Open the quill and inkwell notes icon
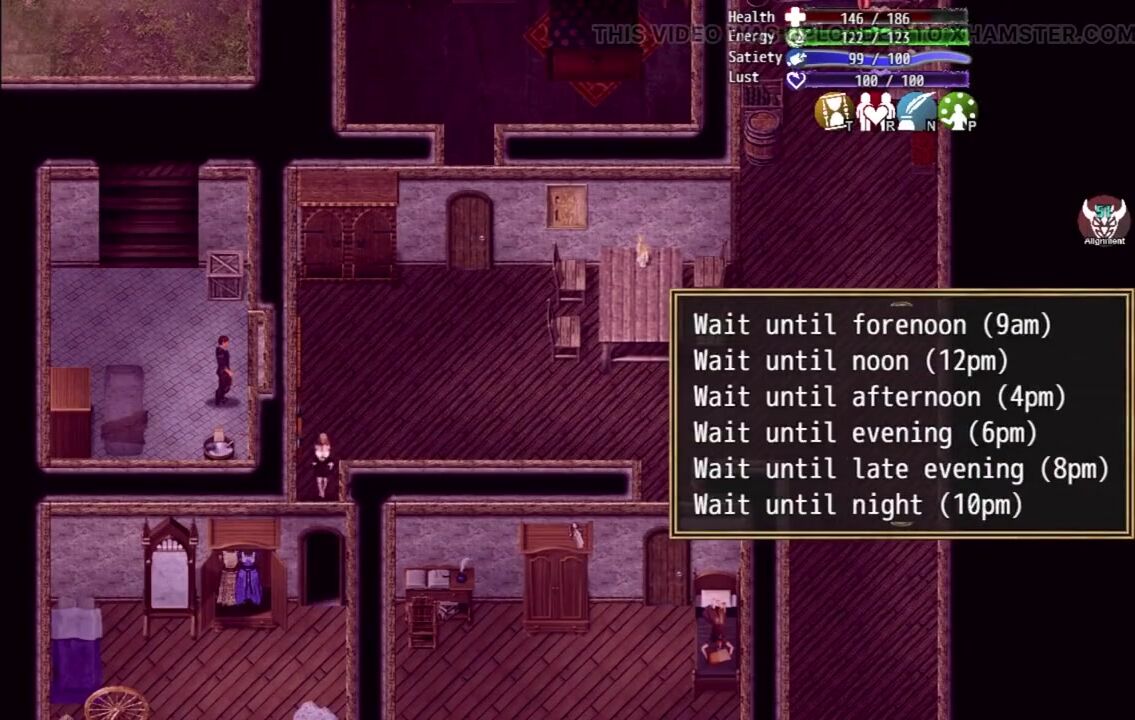Image resolution: width=1135 pixels, height=720 pixels. [916, 111]
